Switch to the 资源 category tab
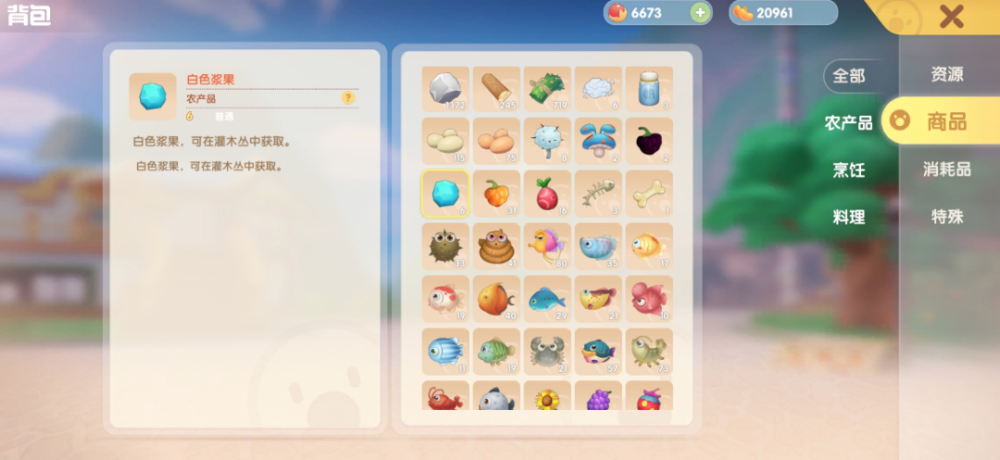 [x=946, y=74]
